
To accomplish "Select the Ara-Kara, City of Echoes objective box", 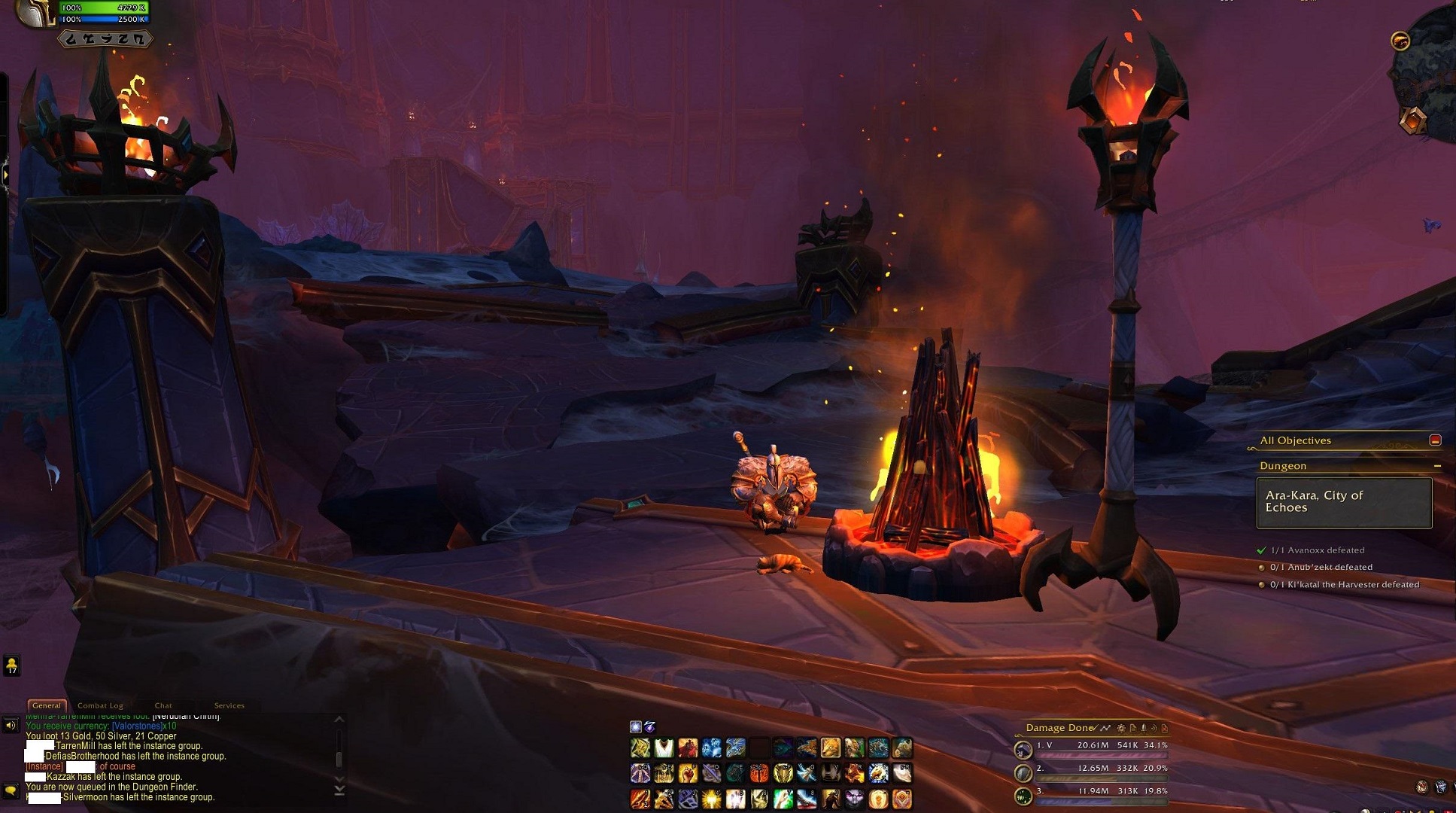I will [x=1344, y=502].
